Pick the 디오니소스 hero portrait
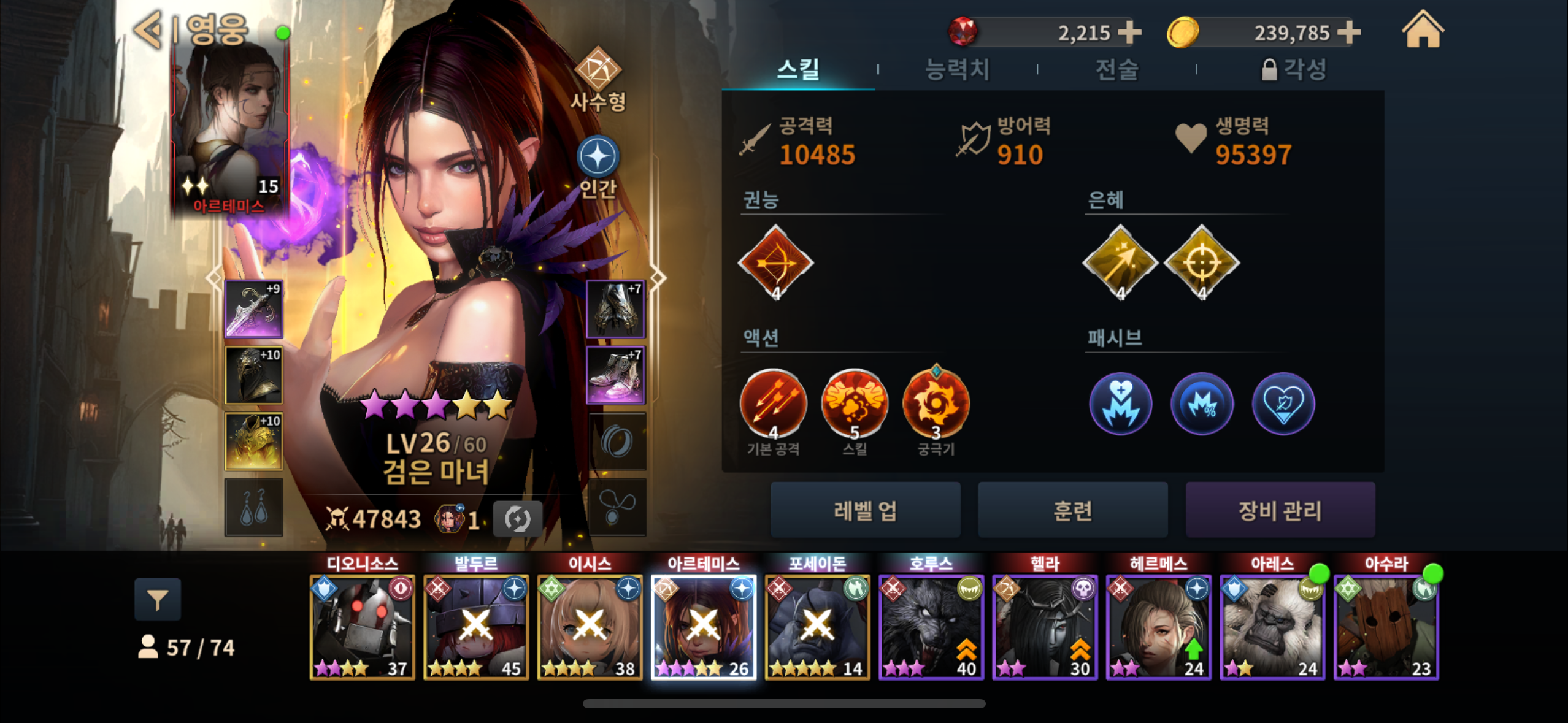1568x723 pixels. click(x=362, y=627)
